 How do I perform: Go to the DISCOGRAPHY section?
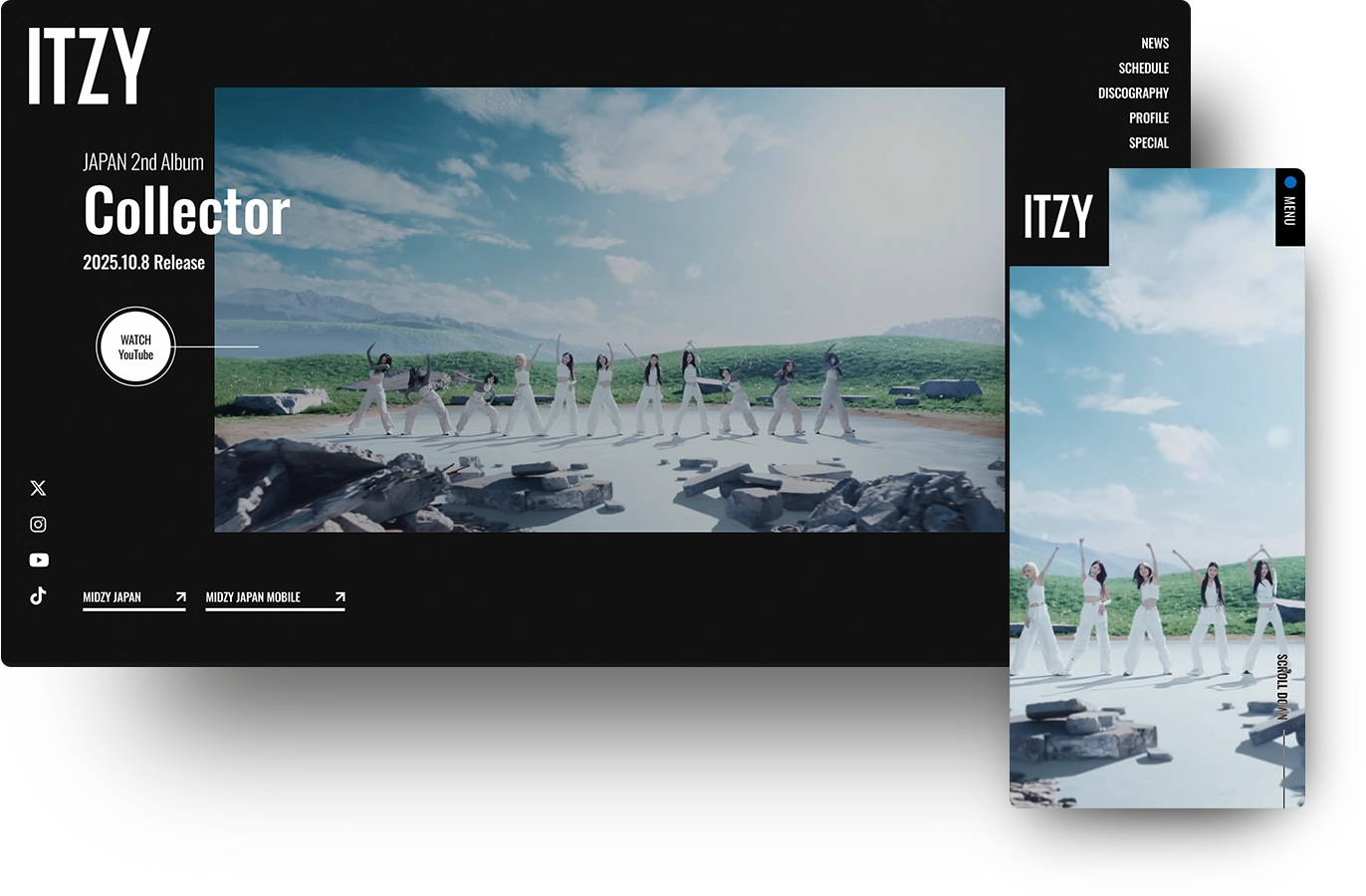point(1133,93)
